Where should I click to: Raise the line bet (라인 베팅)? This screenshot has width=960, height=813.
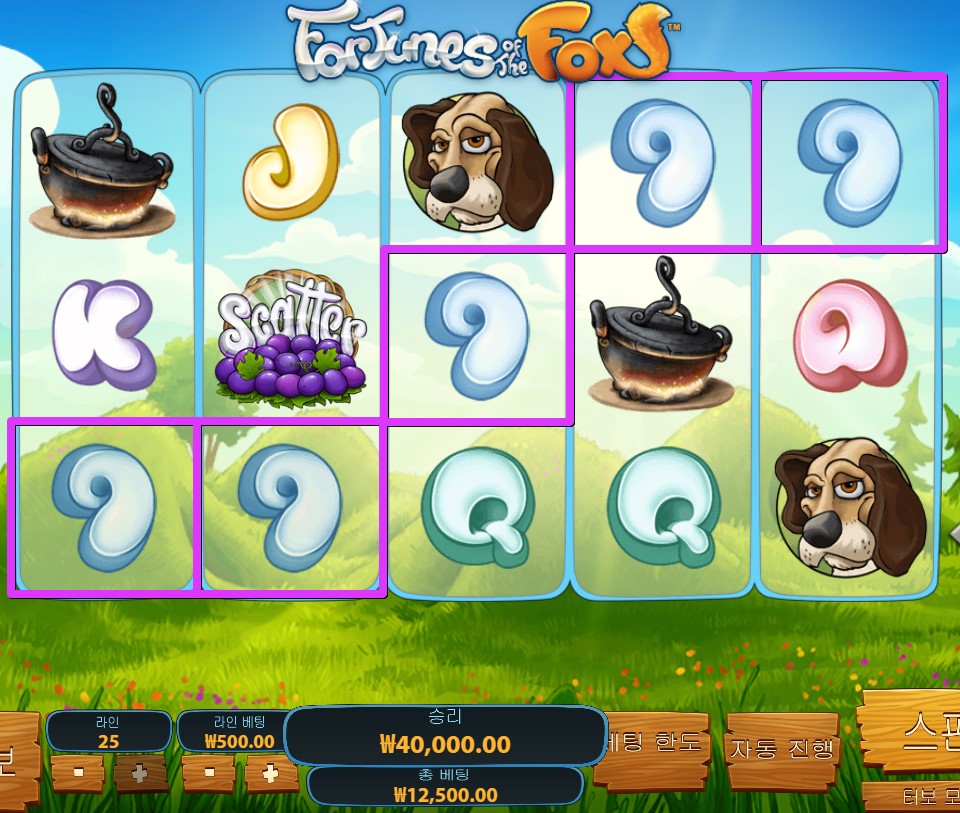(x=270, y=772)
